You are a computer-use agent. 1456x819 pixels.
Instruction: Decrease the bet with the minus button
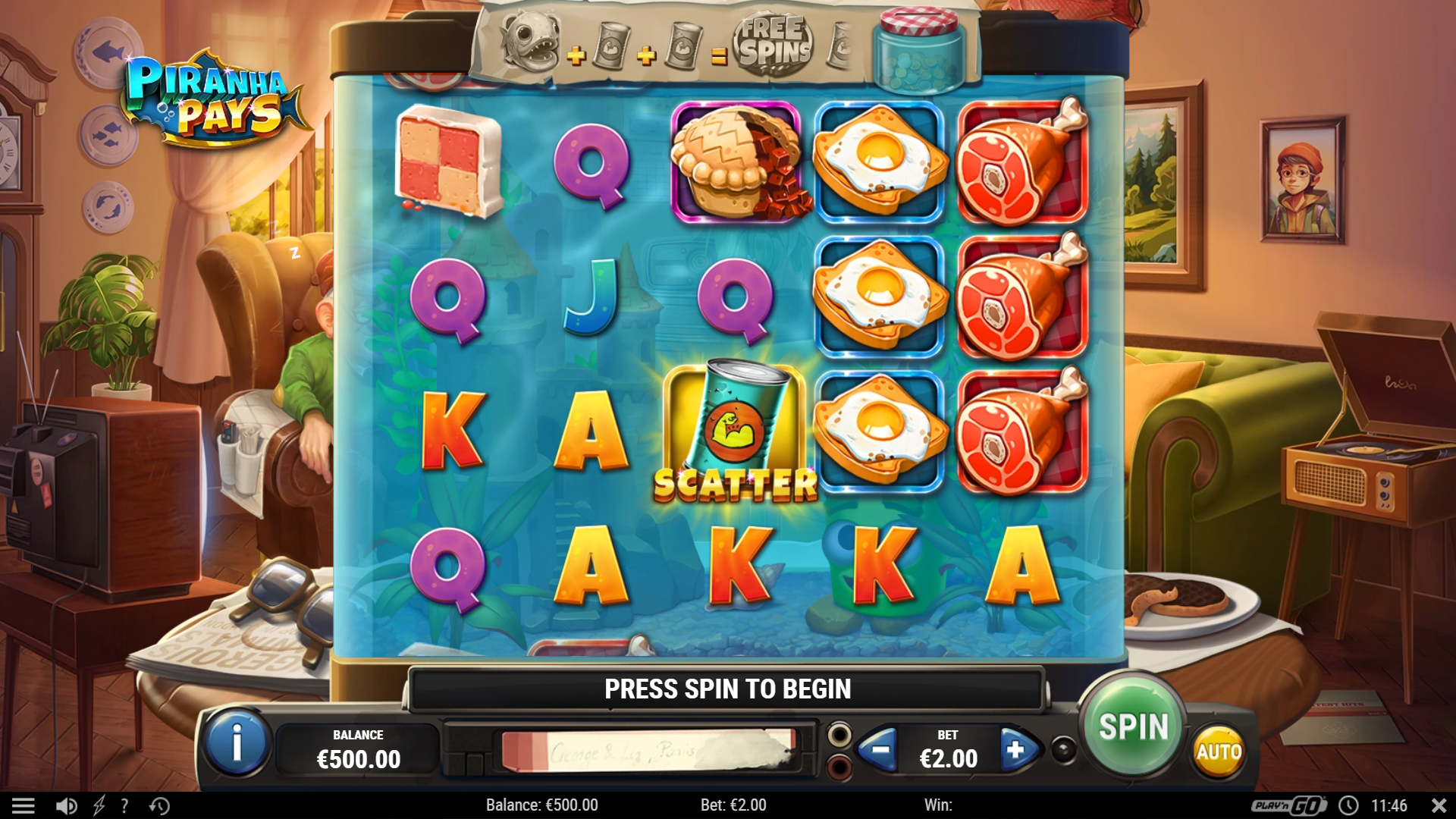point(880,750)
